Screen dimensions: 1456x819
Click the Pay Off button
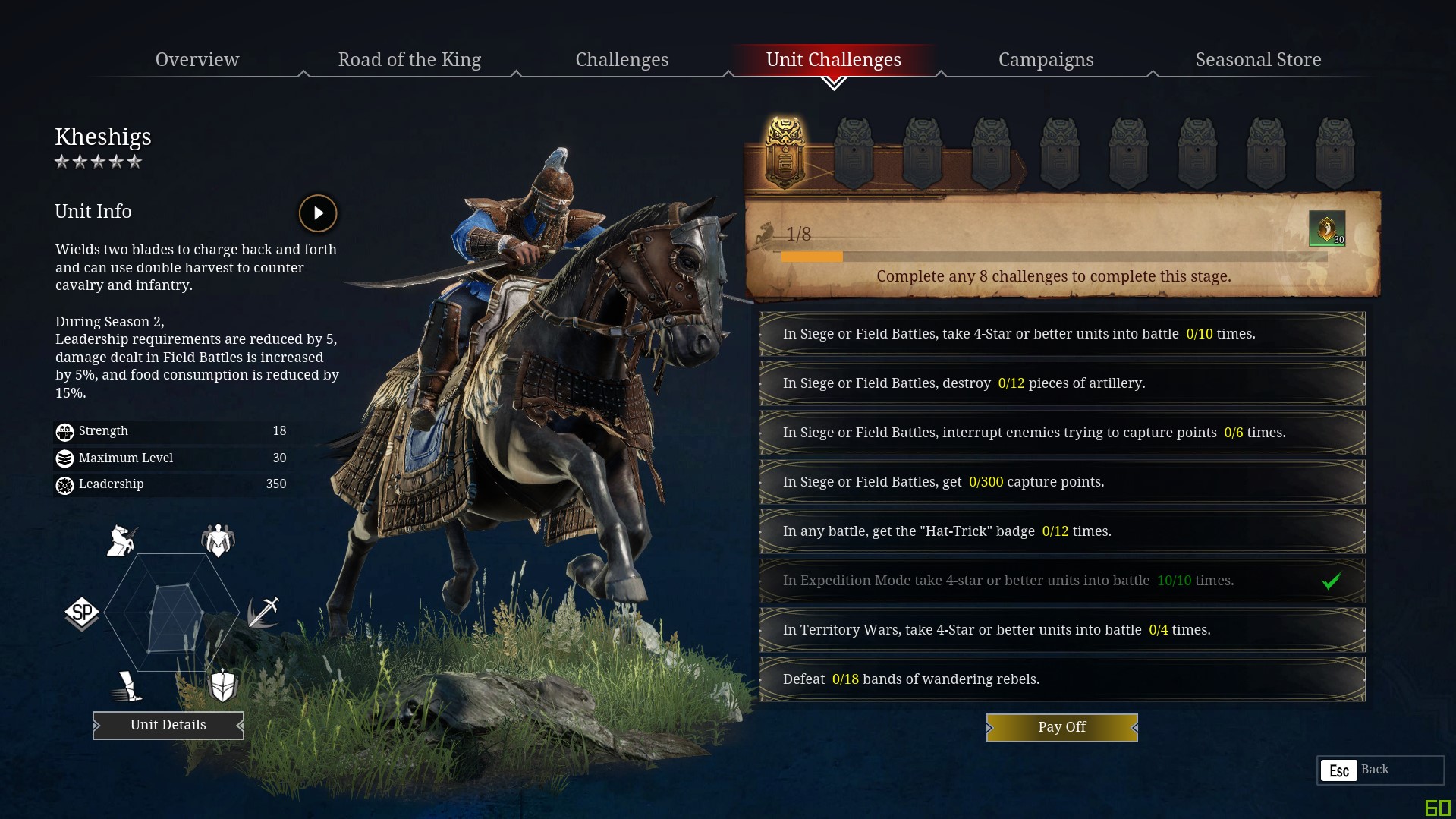[1061, 727]
